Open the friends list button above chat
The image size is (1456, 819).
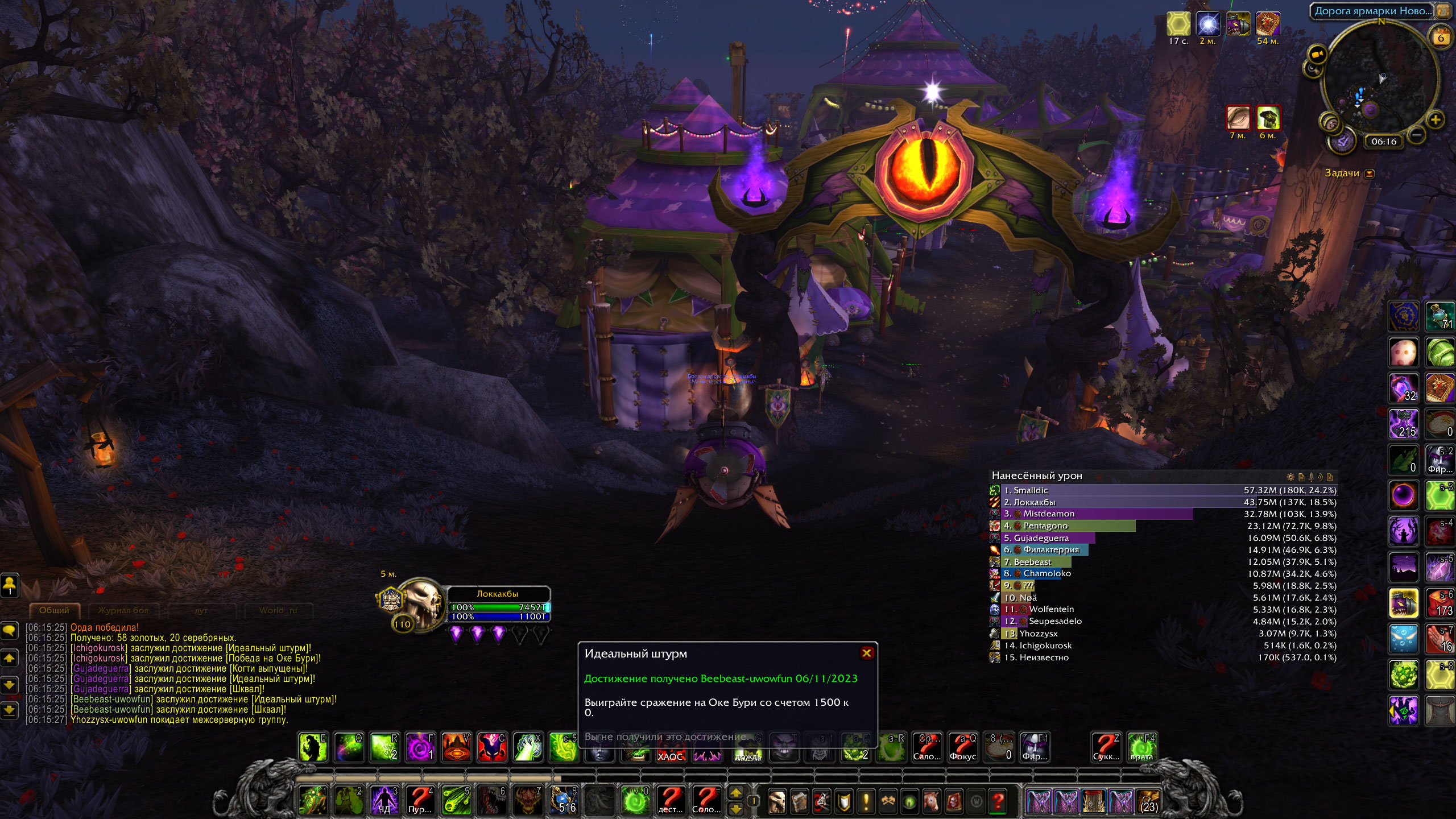pos(10,585)
